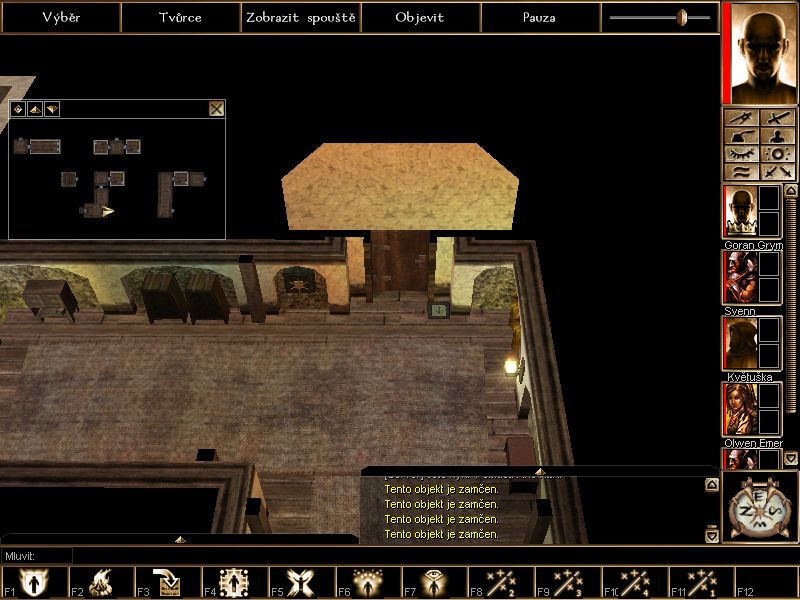Select Svenn's party portrait
Viewport: 800px width, 600px height.
point(739,277)
